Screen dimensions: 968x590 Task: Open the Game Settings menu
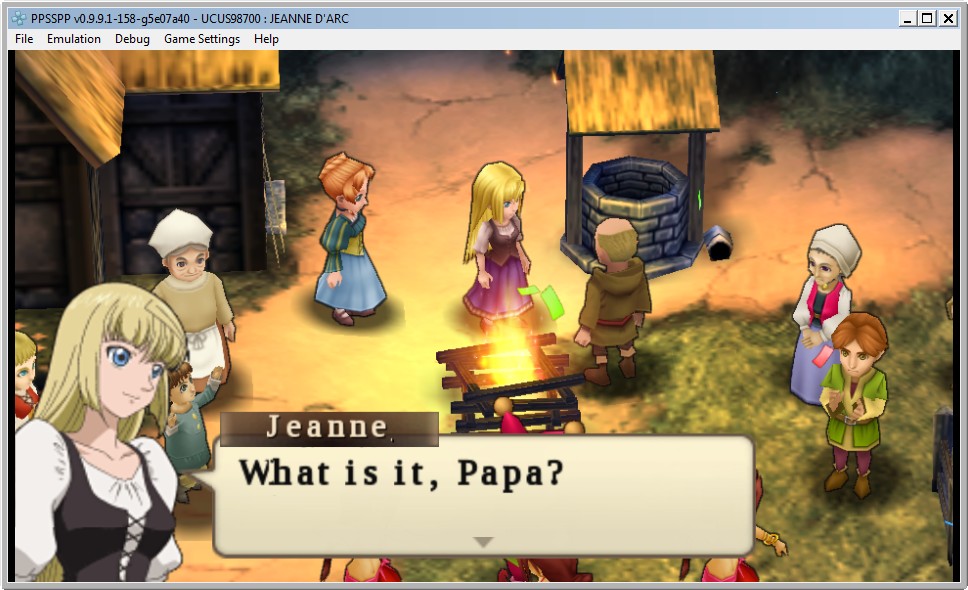point(202,39)
